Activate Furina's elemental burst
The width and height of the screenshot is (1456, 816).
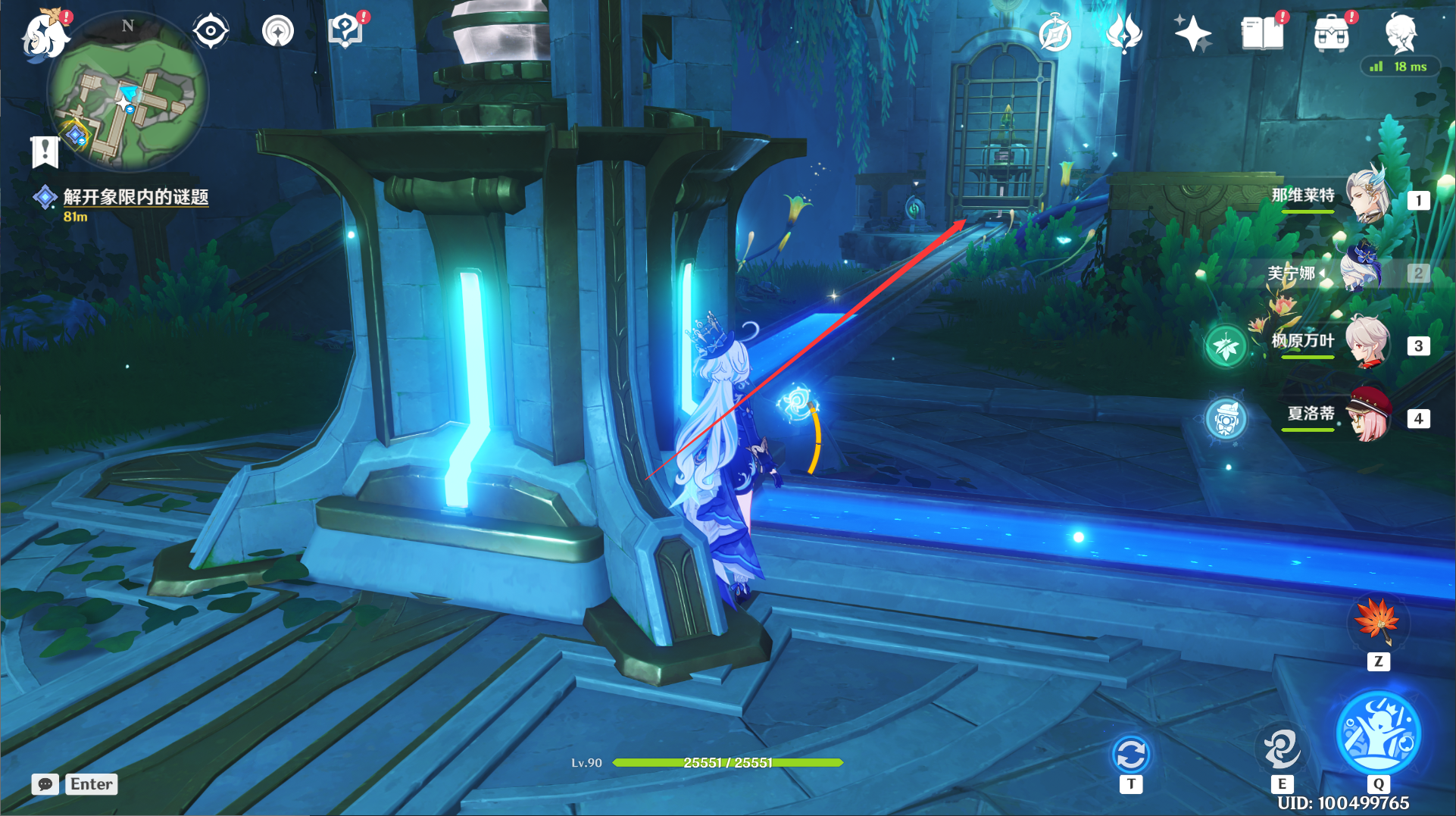(x=1378, y=733)
